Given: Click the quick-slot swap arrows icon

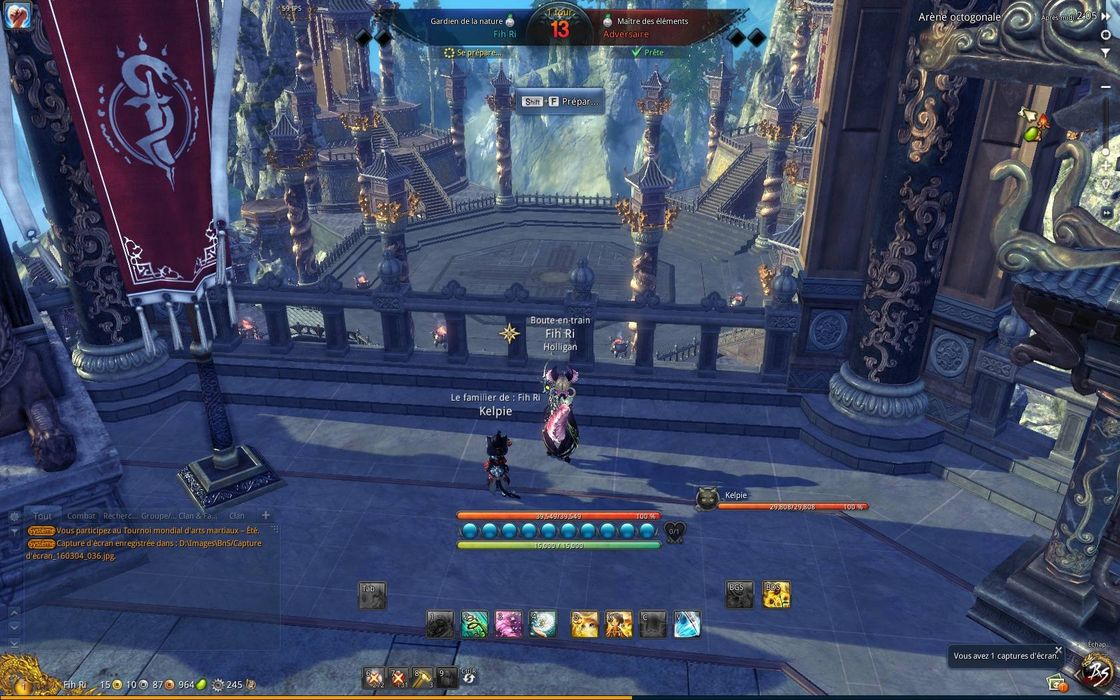Looking at the screenshot, I should [467, 679].
